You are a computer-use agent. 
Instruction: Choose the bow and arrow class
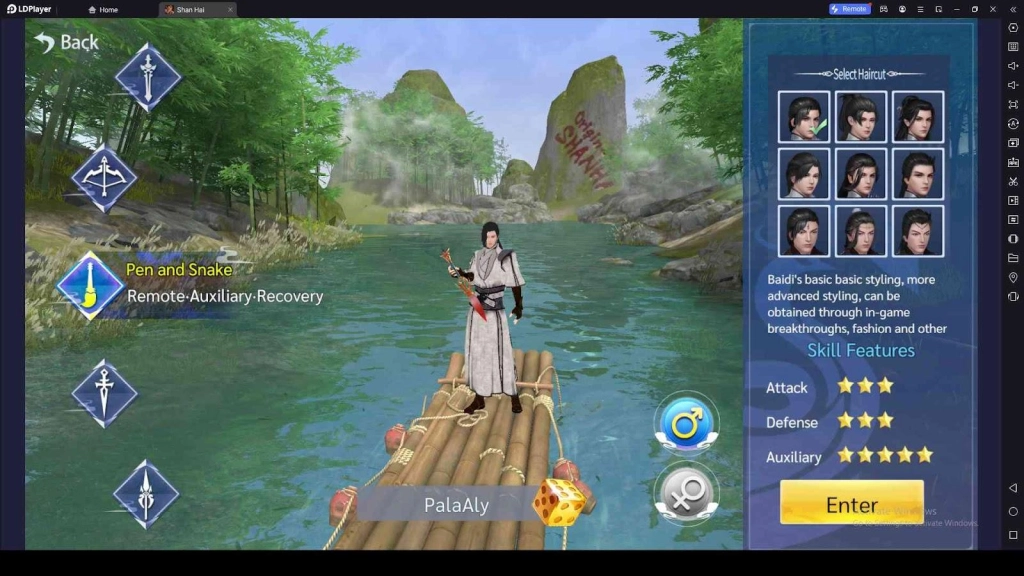tap(104, 179)
